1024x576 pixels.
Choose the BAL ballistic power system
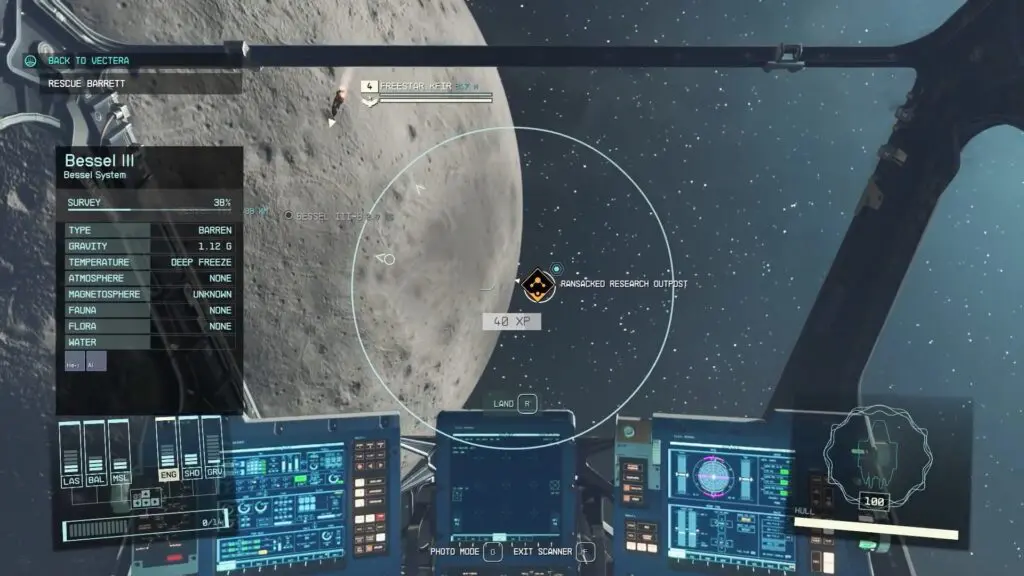94,457
